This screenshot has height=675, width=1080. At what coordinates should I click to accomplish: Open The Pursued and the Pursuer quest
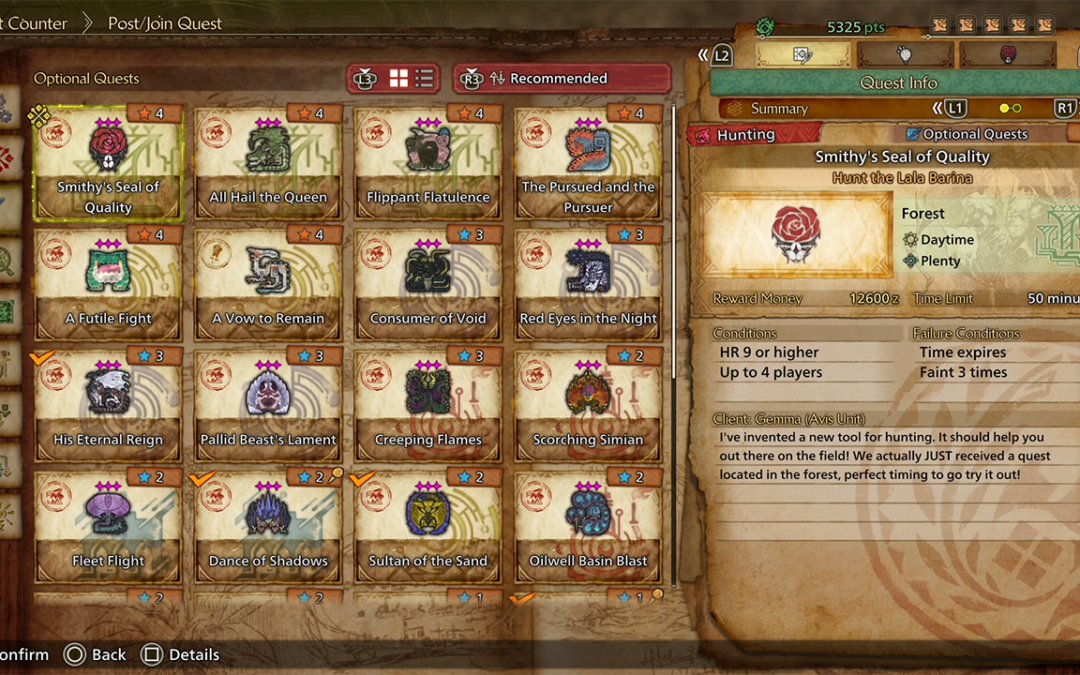(x=588, y=163)
